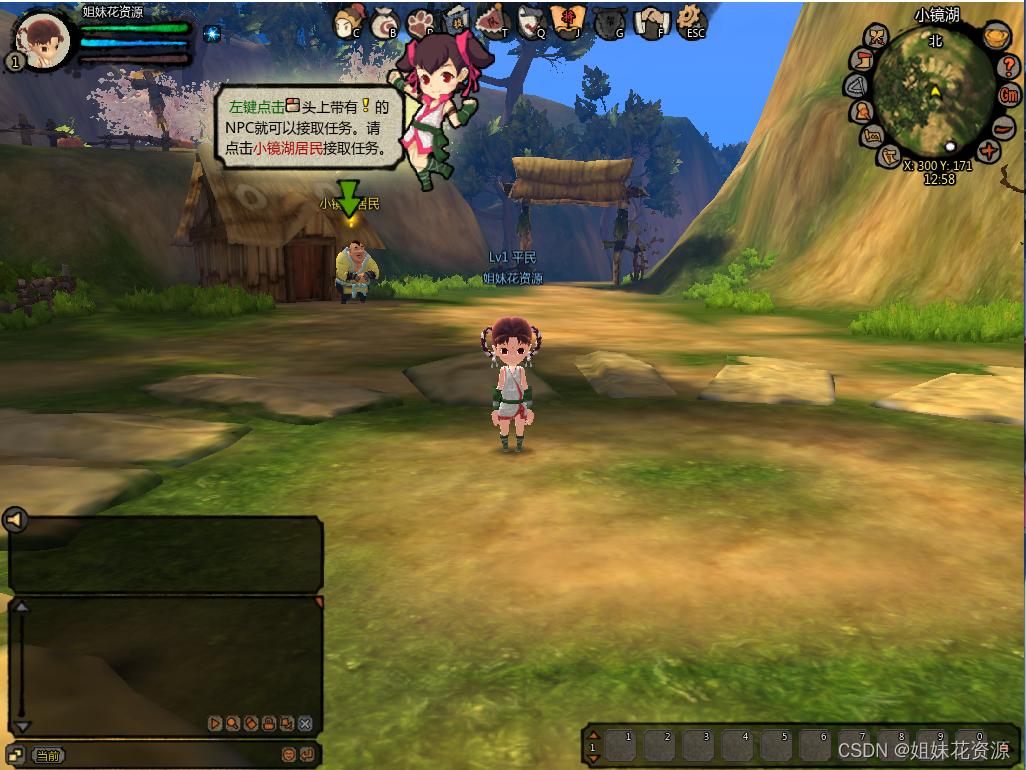Open the gear system menu (ESC)
1026x770 pixels.
click(x=690, y=20)
